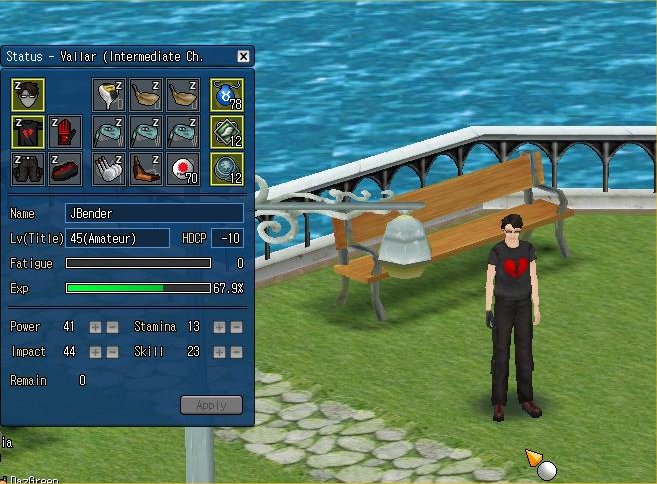
Task: Select the golf ball slot showing 70
Action: (x=182, y=168)
